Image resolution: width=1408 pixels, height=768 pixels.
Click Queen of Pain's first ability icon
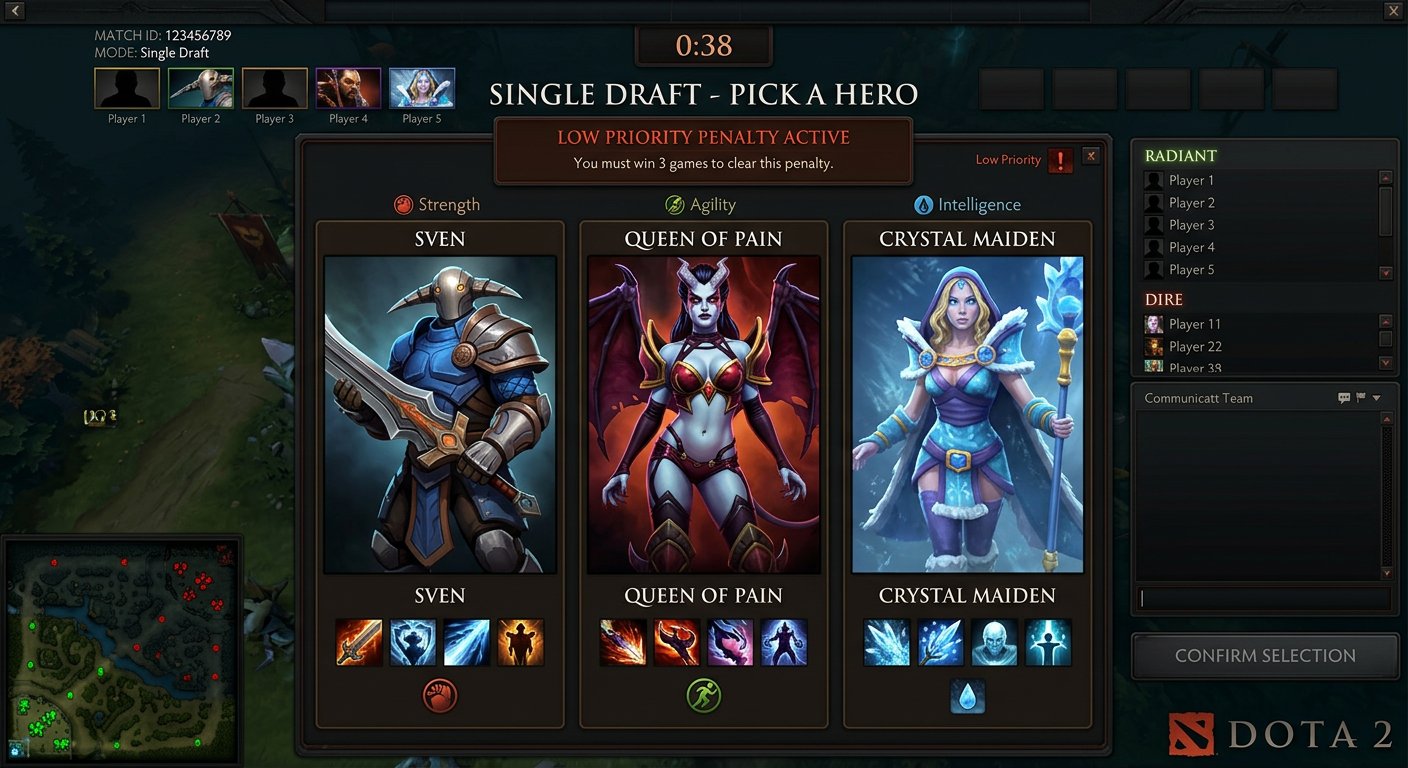coord(623,642)
